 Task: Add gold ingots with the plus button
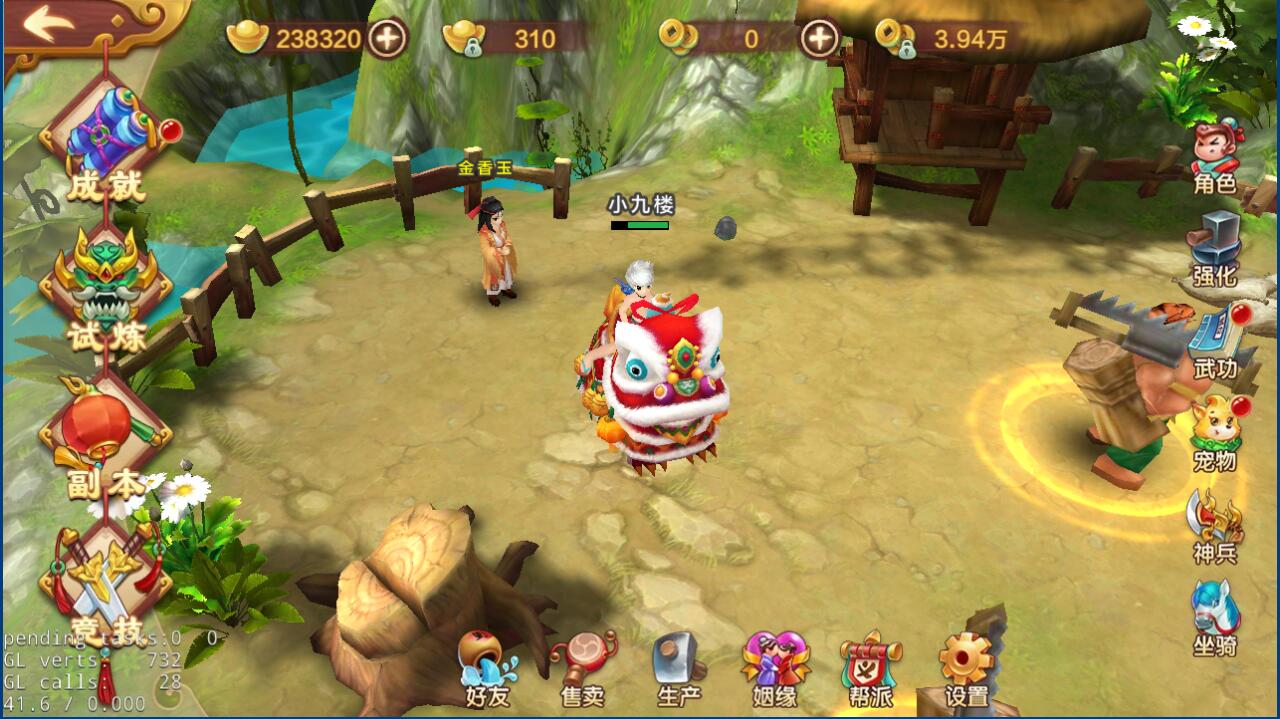pyautogui.click(x=388, y=39)
